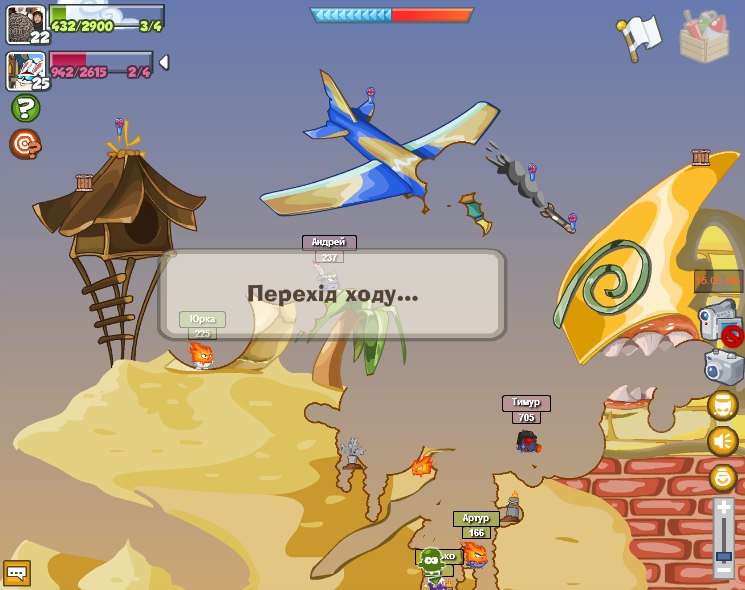Screen dimensions: 745x590
Task: Zoom in with the plus button
Action: point(724,509)
